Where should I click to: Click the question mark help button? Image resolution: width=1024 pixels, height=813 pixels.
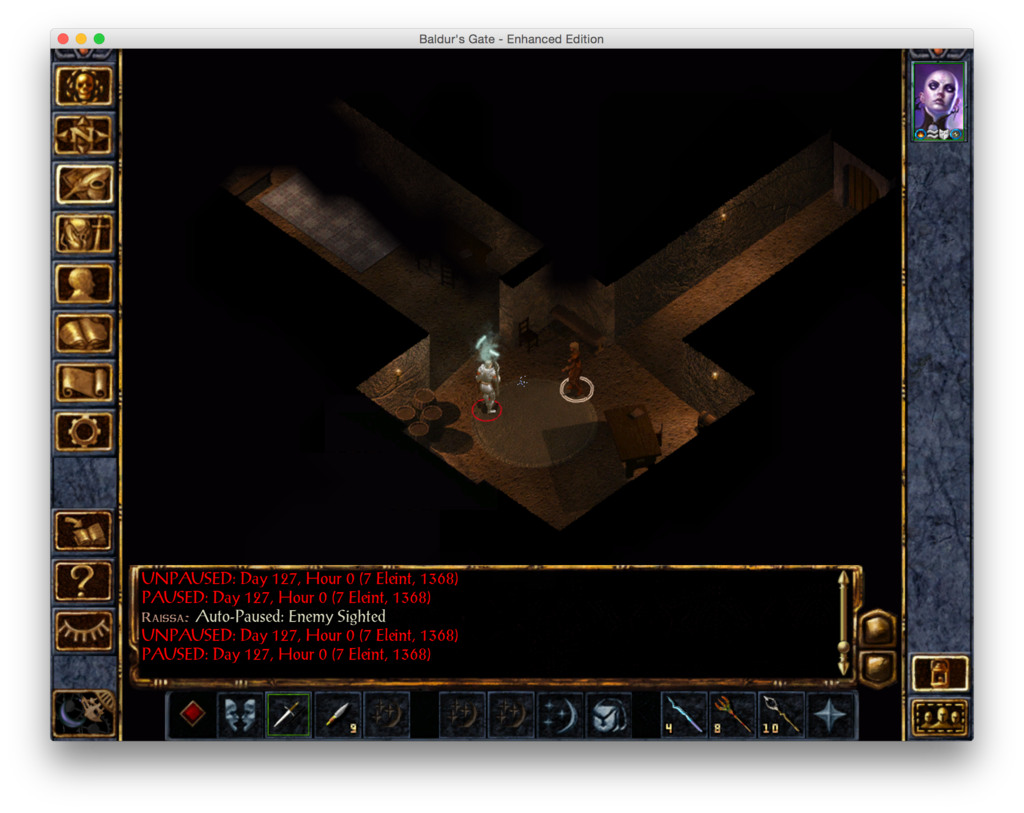pyautogui.click(x=84, y=580)
